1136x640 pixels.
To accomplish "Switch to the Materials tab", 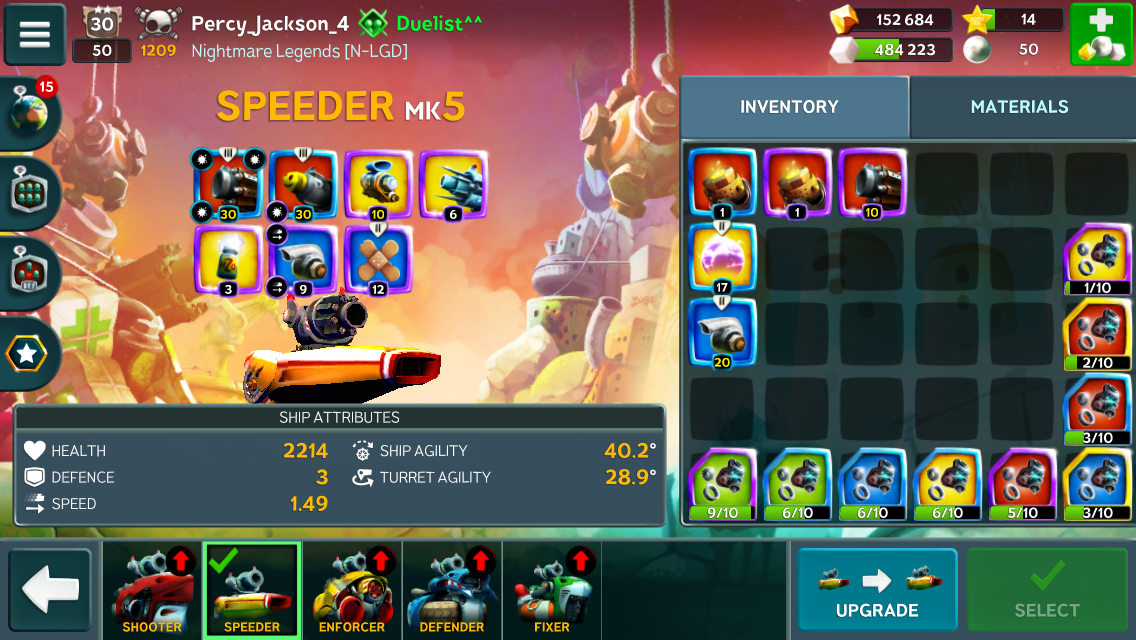I will tap(1019, 107).
